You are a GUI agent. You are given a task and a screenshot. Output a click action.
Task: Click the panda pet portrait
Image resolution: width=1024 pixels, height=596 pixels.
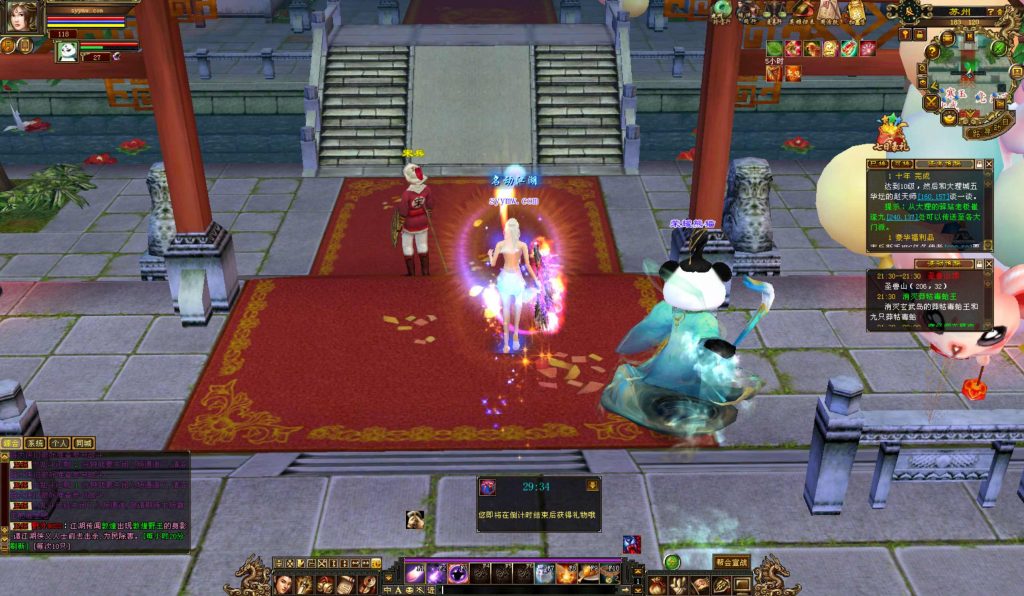click(x=66, y=51)
